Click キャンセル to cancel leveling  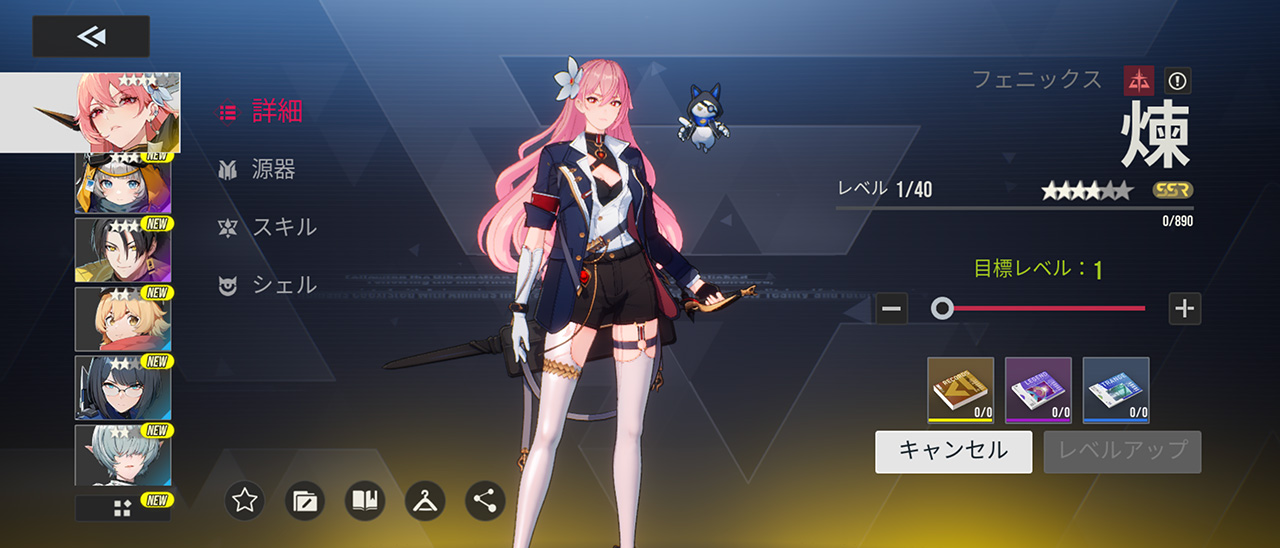(953, 452)
